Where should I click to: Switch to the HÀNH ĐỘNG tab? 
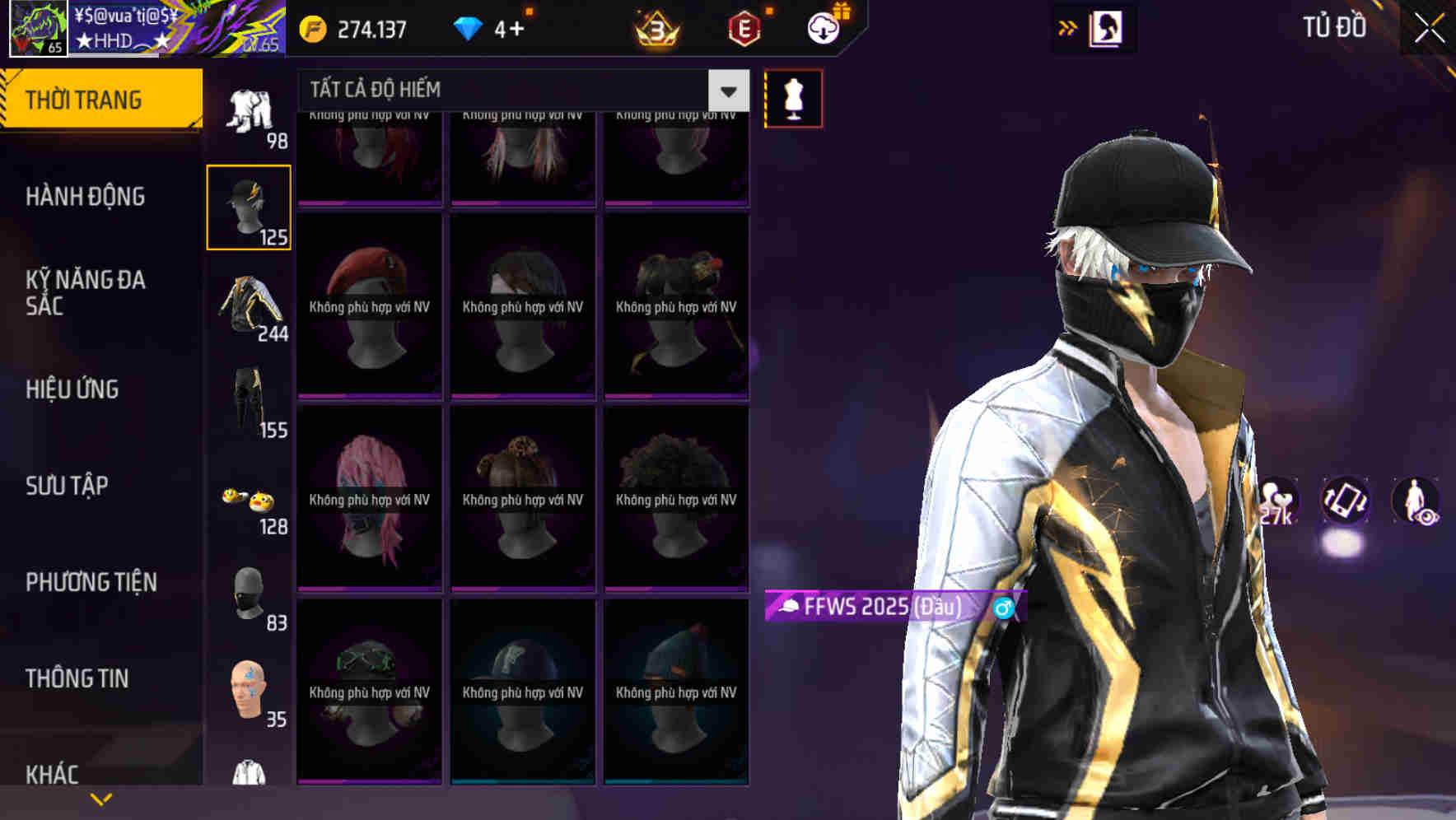tap(82, 197)
